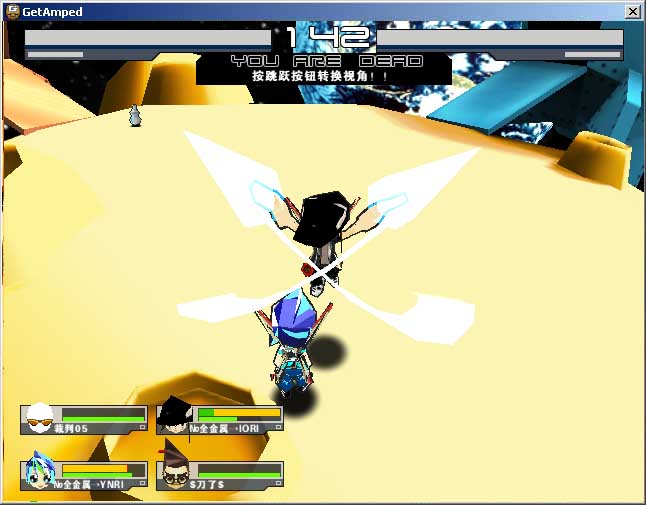Select the 裁判05 player panel
Viewport: 646px width, 505px height.
pyautogui.click(x=84, y=419)
